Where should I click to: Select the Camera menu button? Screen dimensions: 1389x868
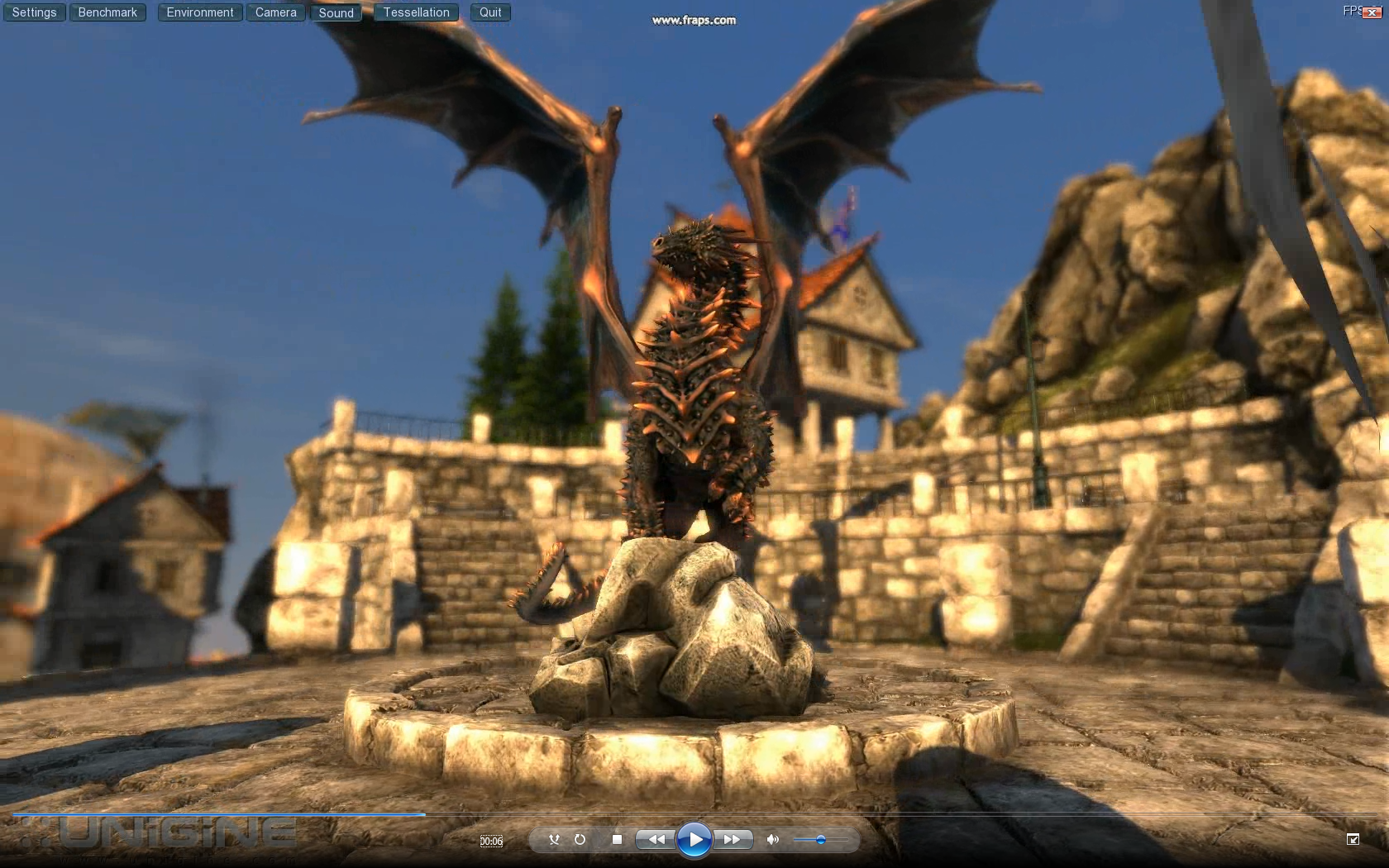tap(275, 12)
